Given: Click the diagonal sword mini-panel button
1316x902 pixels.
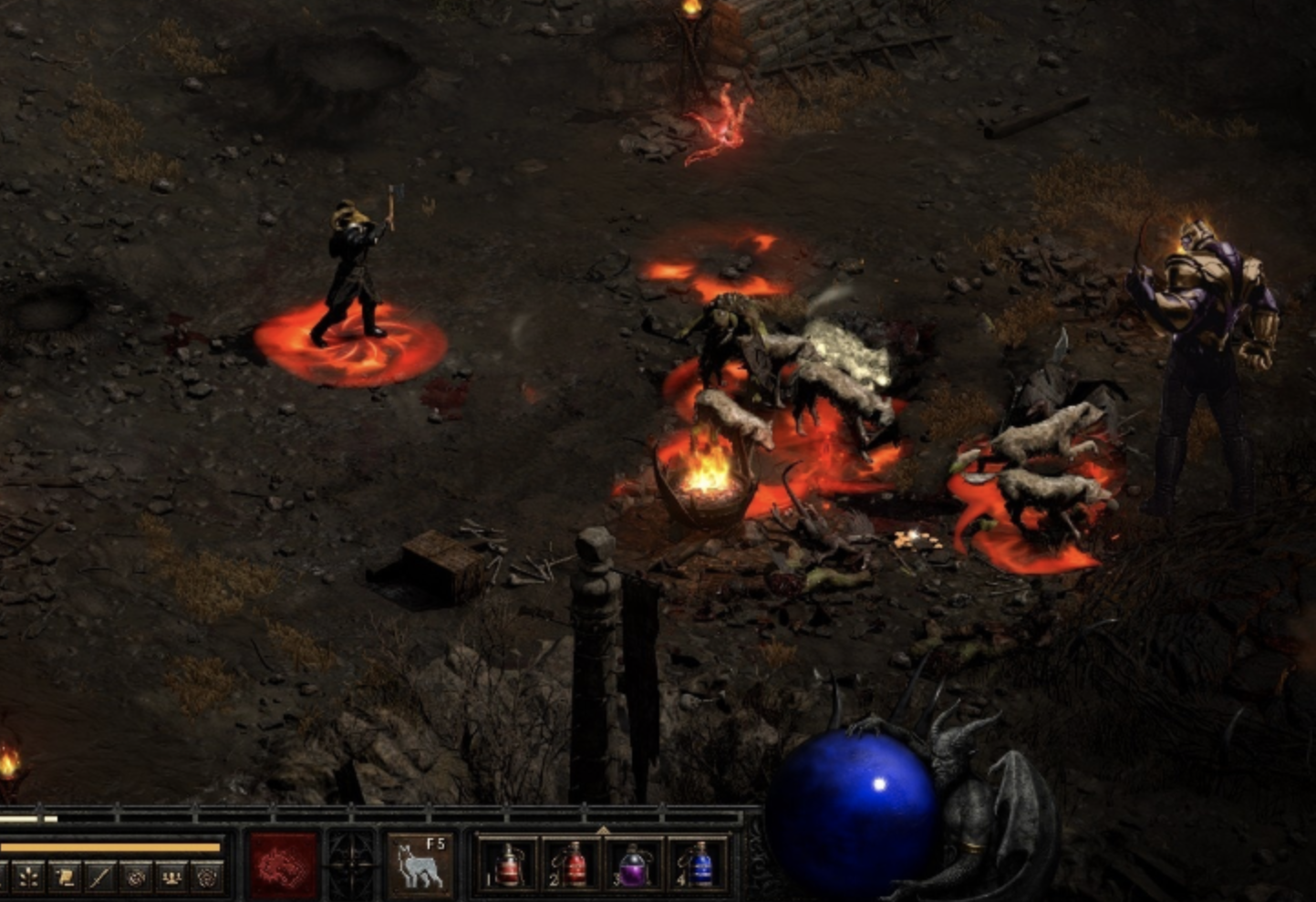Looking at the screenshot, I should [x=99, y=877].
